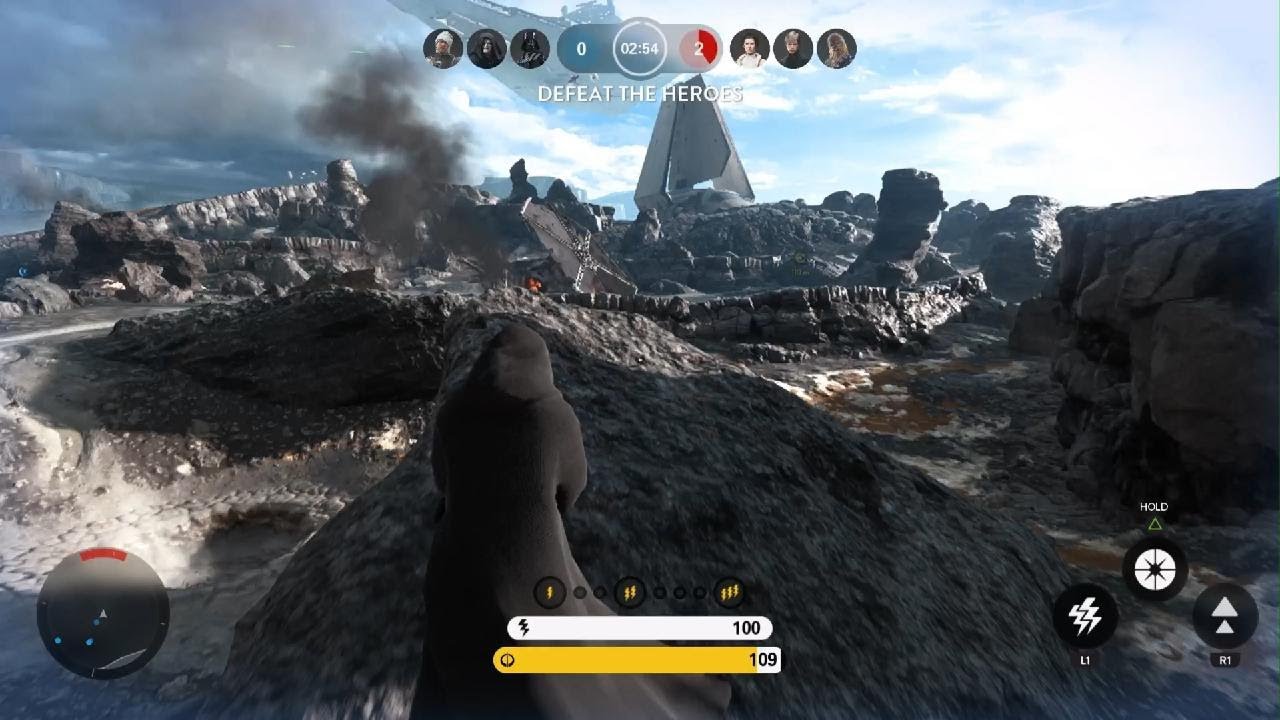Screen dimensions: 1280x720
Task: Trigger the double-arrow Force Dash ability
Action: tap(1224, 617)
